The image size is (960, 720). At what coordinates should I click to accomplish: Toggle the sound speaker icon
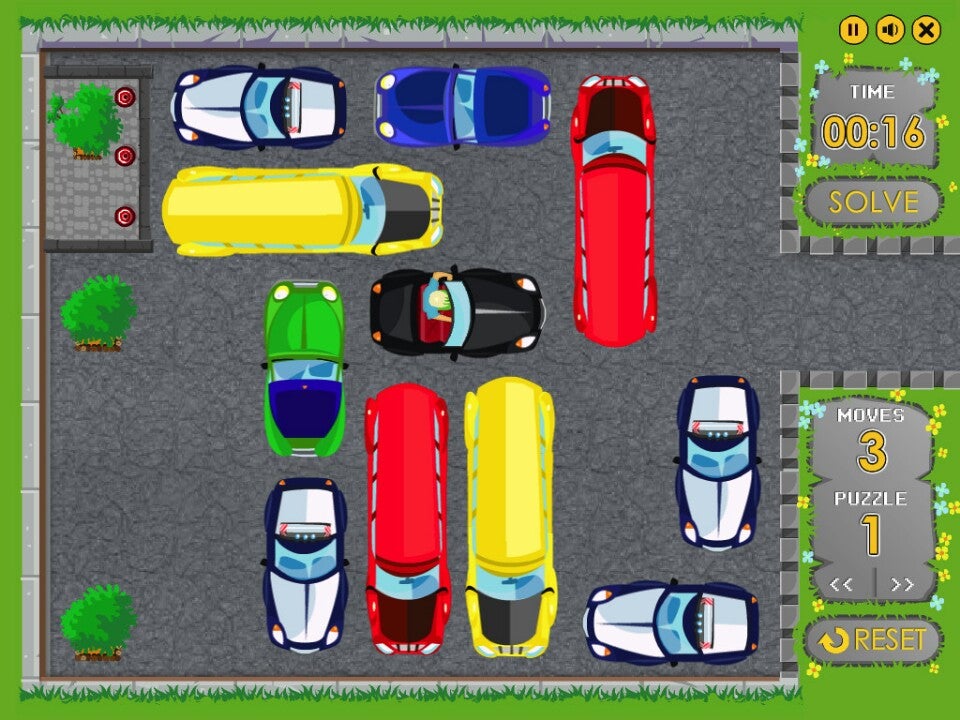tap(890, 30)
